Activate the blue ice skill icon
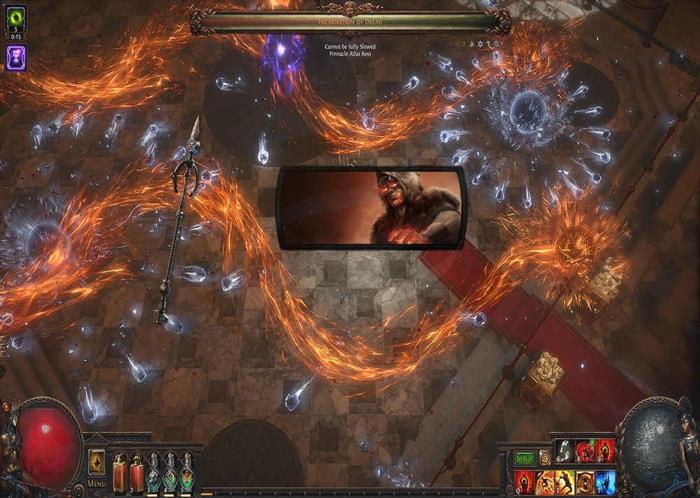 click(605, 482)
